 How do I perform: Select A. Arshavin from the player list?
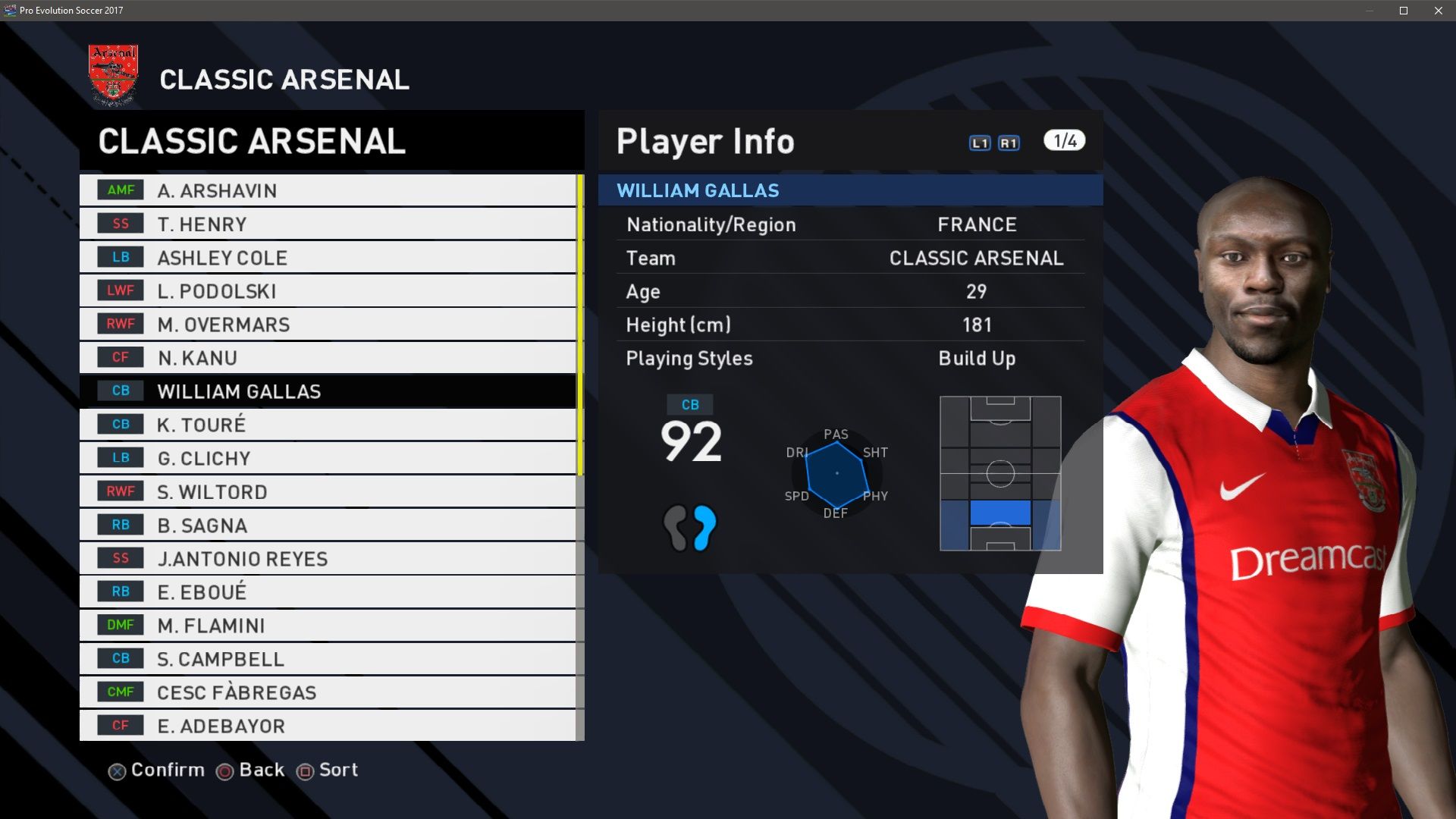point(328,190)
